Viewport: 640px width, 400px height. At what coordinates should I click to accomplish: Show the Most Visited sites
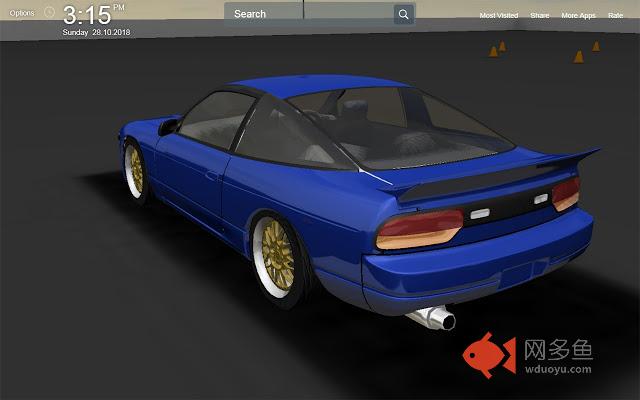pyautogui.click(x=499, y=16)
